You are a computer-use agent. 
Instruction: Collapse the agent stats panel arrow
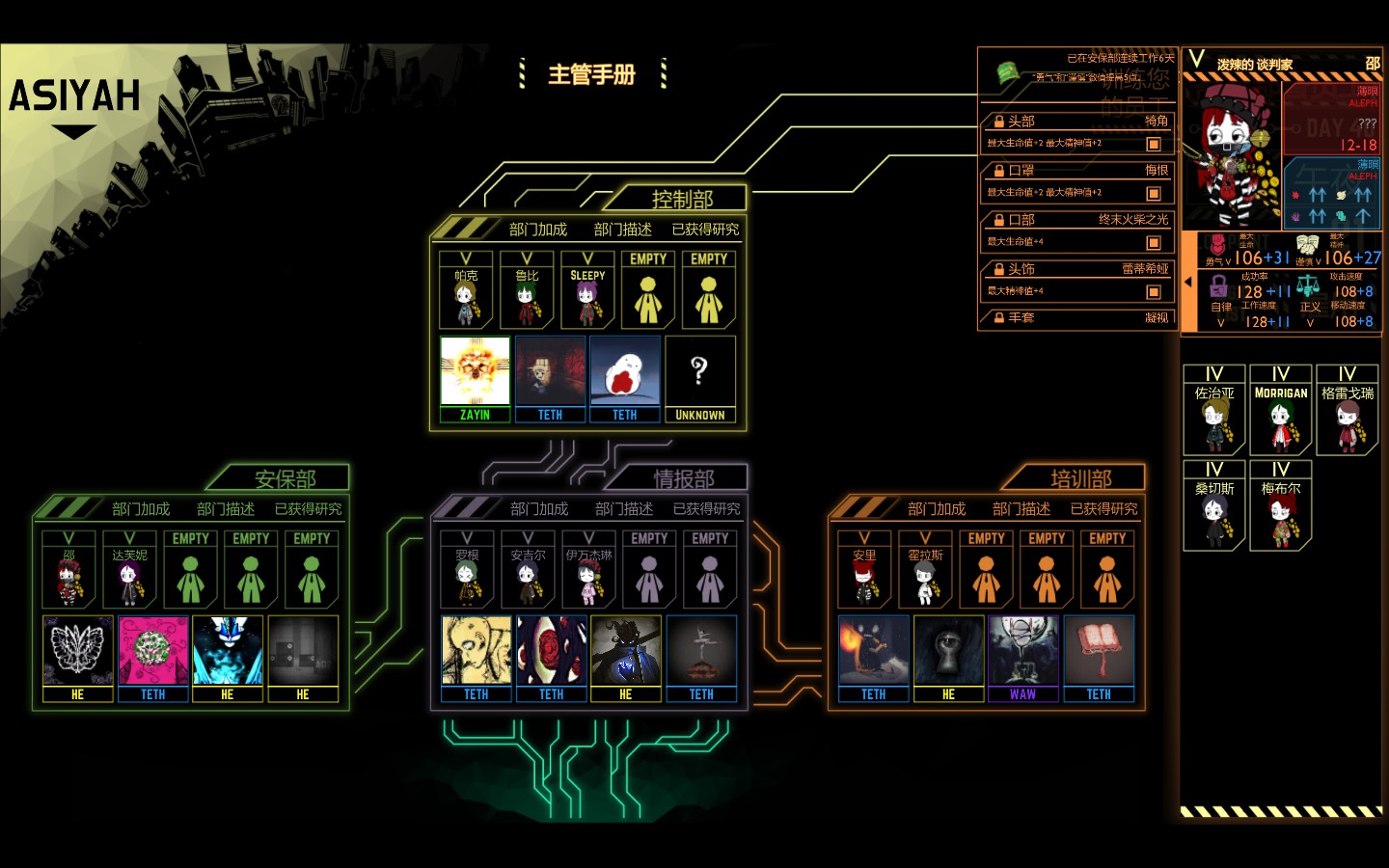[1188, 283]
